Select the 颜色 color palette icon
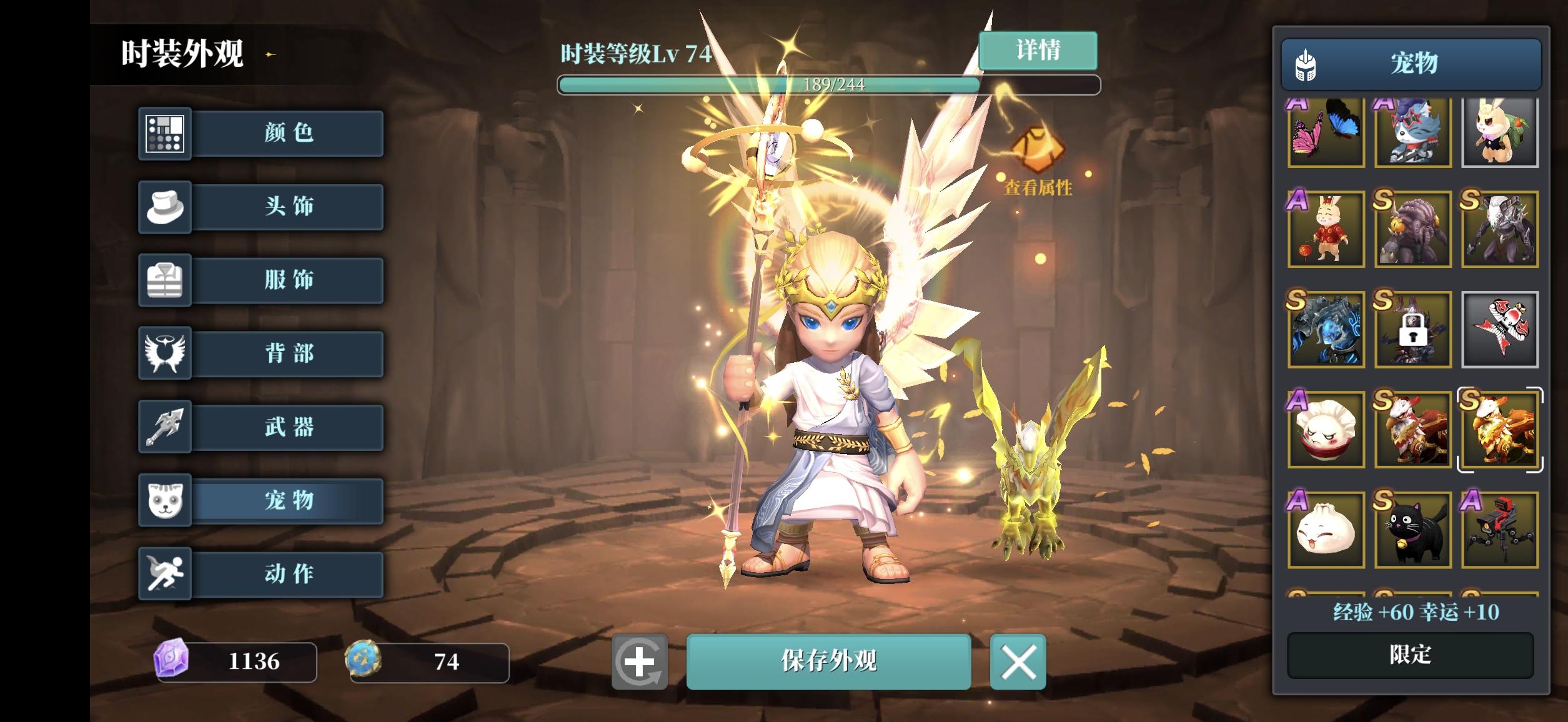 tap(166, 134)
